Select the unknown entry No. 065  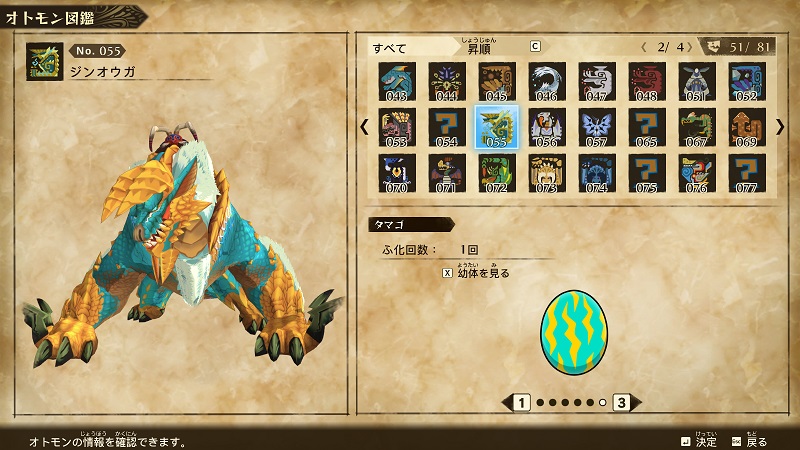[647, 127]
